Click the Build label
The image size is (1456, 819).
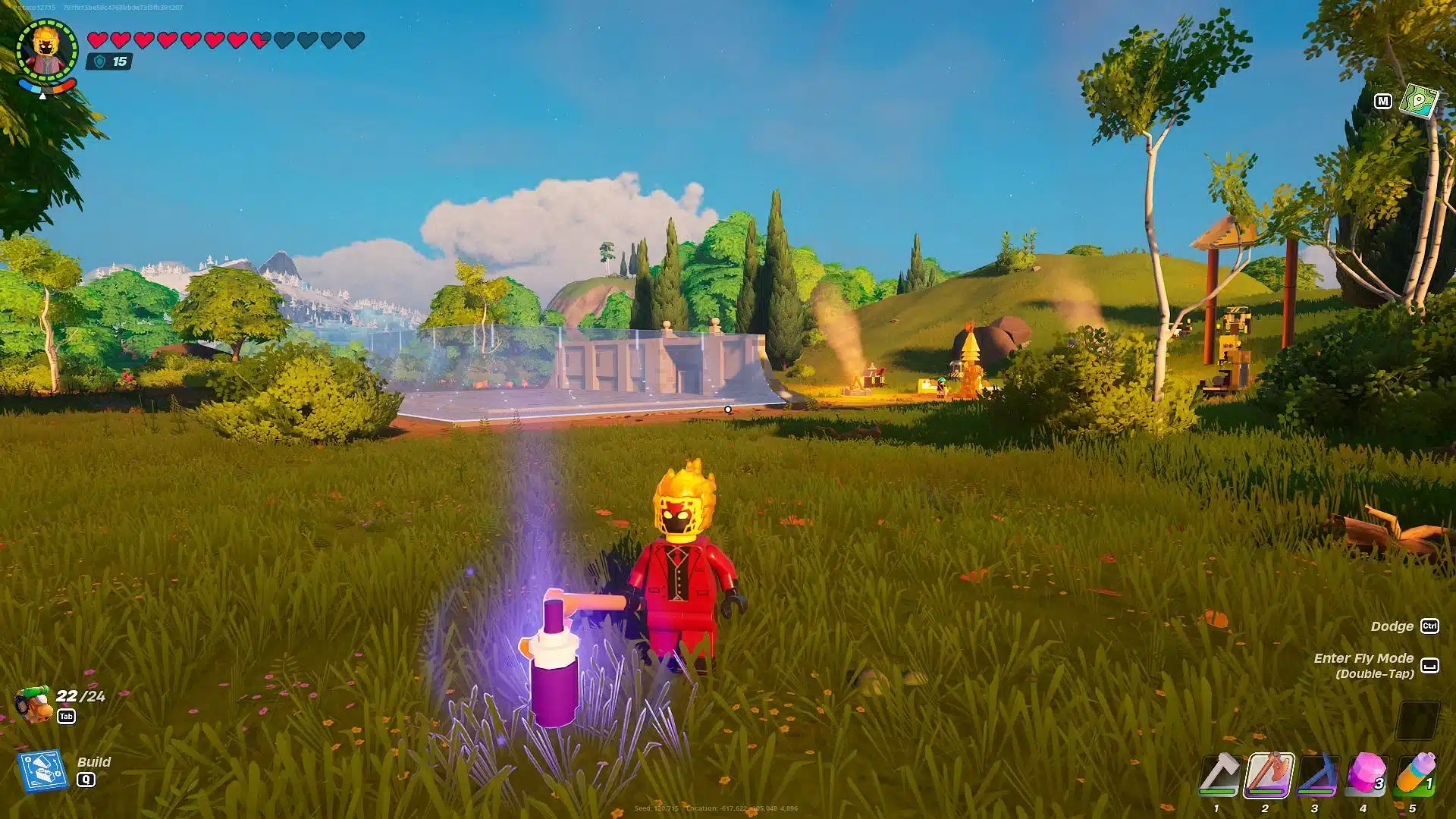tap(95, 762)
